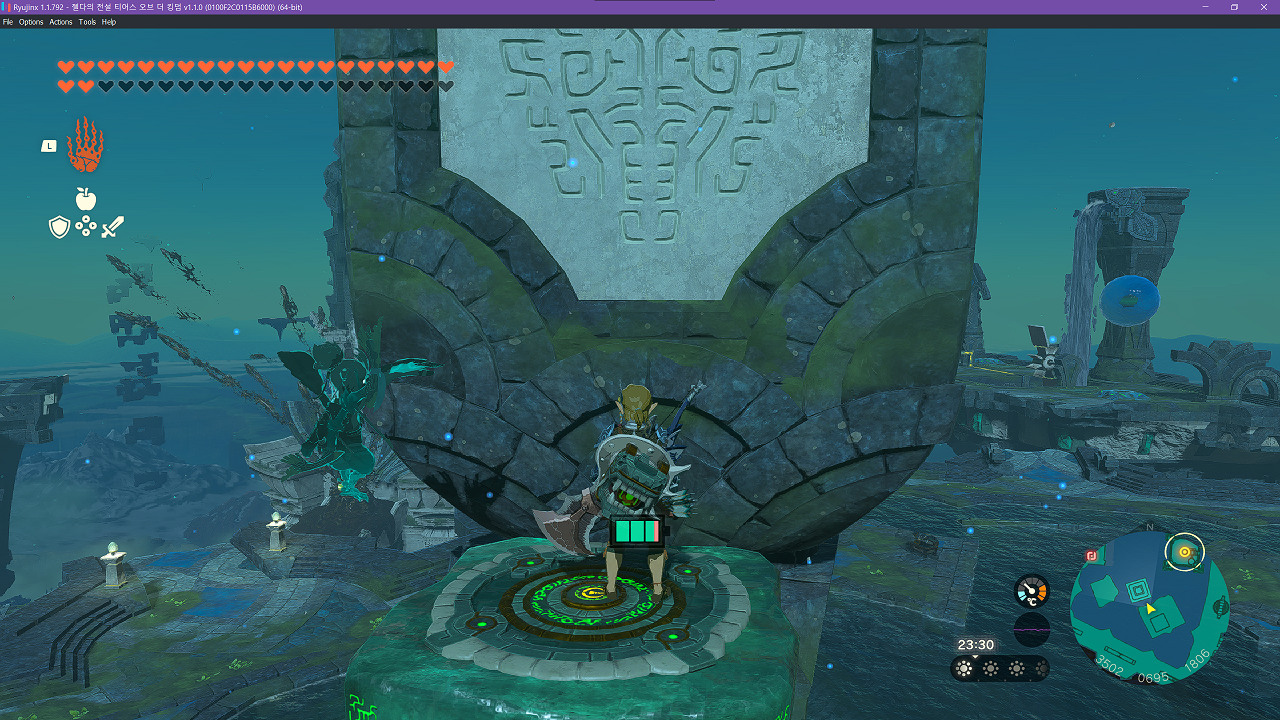Open the circular minimap
Screen dimensions: 1280x720
tap(1149, 606)
